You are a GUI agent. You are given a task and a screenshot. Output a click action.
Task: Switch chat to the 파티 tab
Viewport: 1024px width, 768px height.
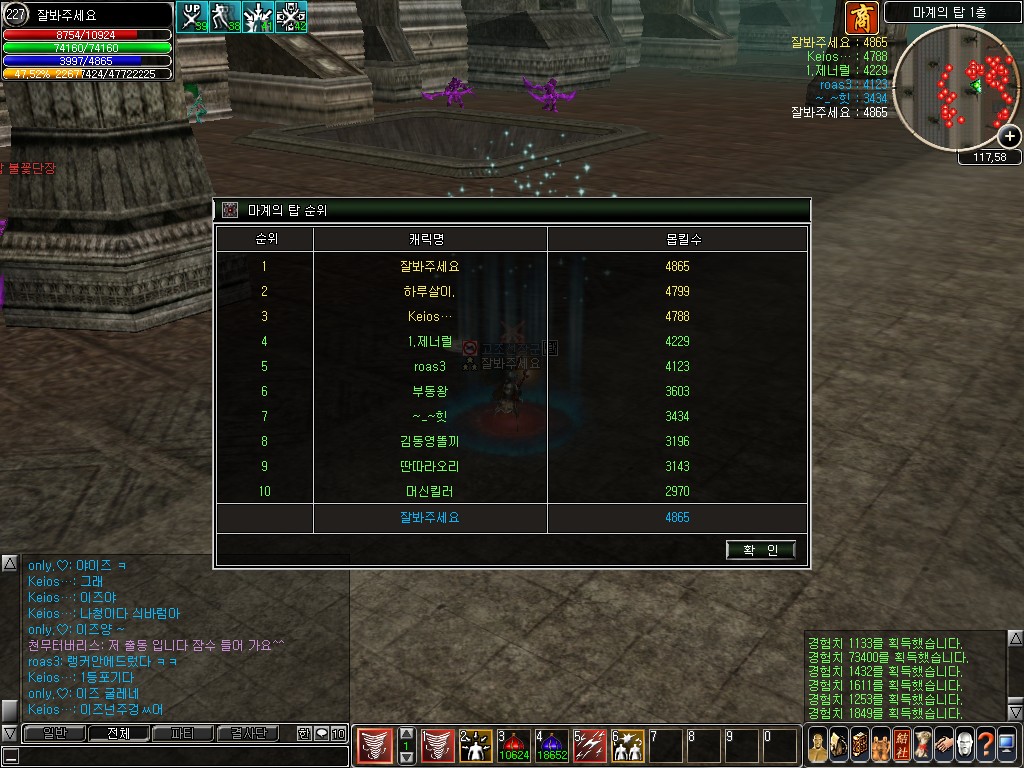(182, 734)
